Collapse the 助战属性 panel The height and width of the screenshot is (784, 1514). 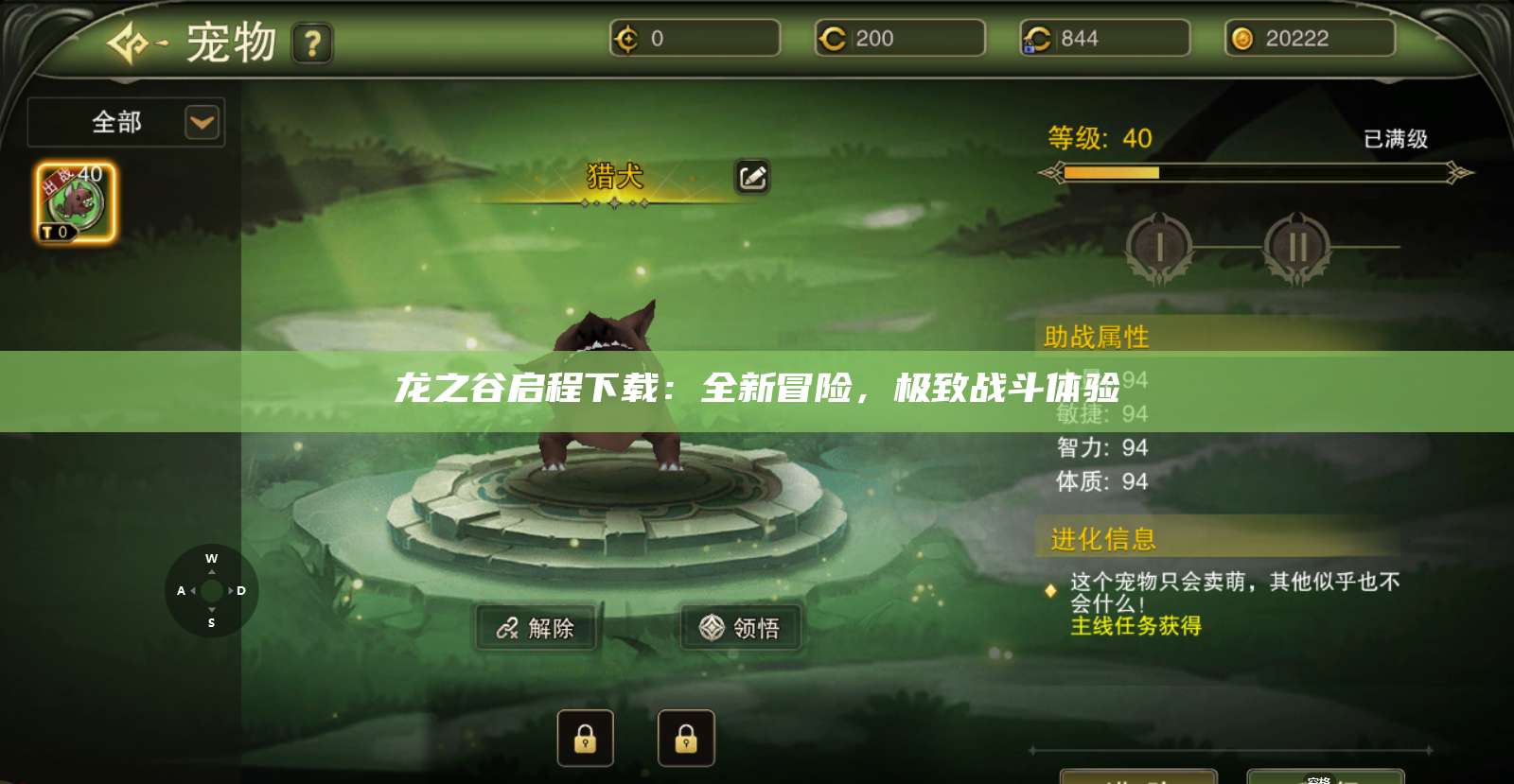[x=1098, y=336]
